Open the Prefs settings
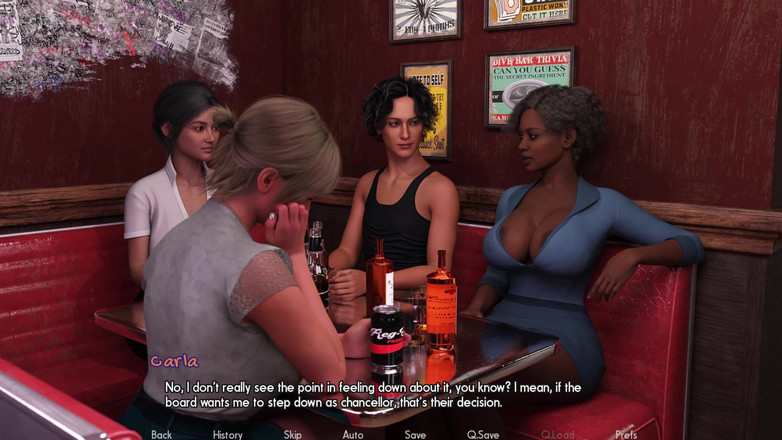The height and width of the screenshot is (440, 782). (x=626, y=434)
